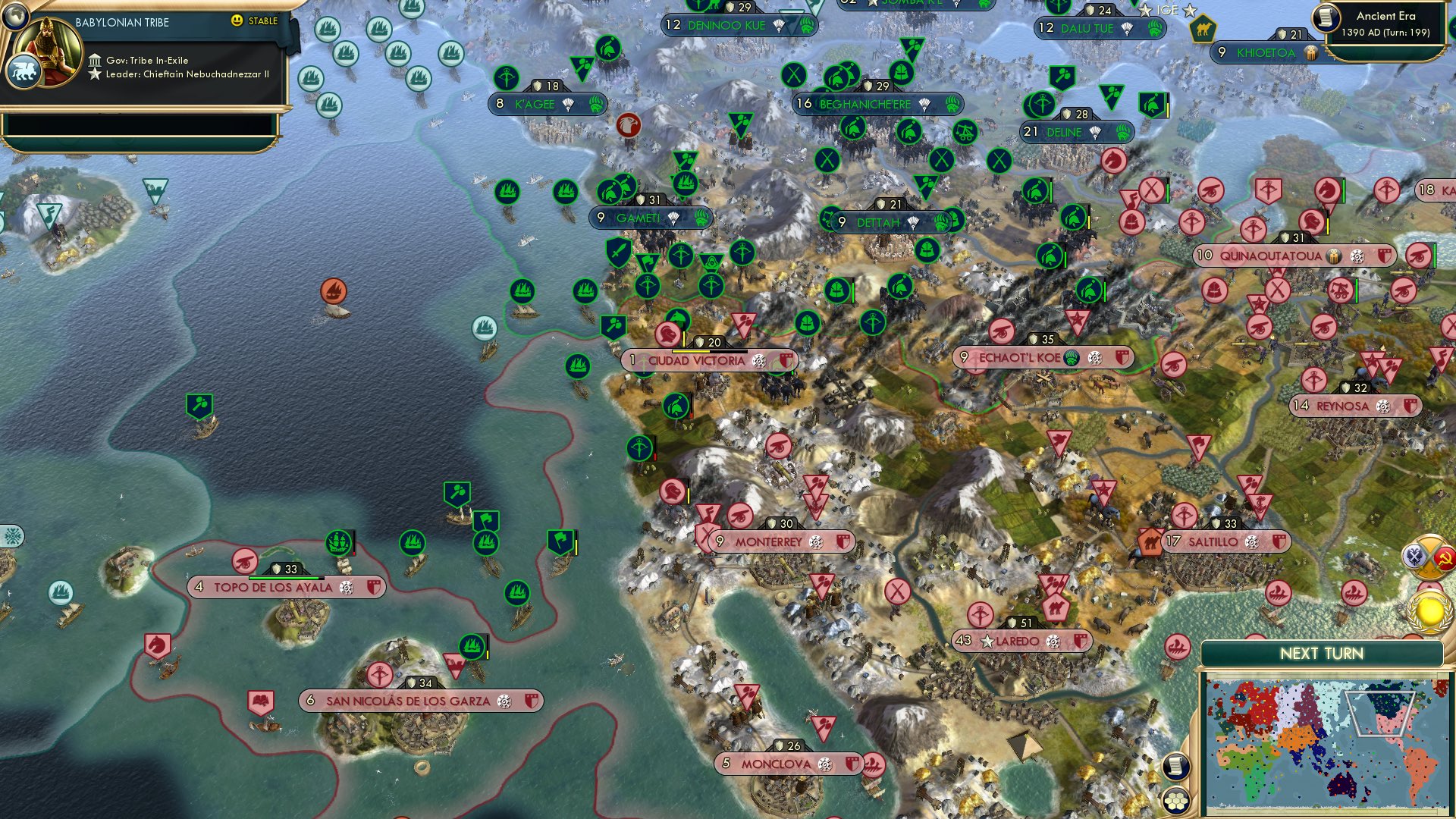
Task: Click the golden laurel diplomacy medallion
Action: click(1429, 611)
